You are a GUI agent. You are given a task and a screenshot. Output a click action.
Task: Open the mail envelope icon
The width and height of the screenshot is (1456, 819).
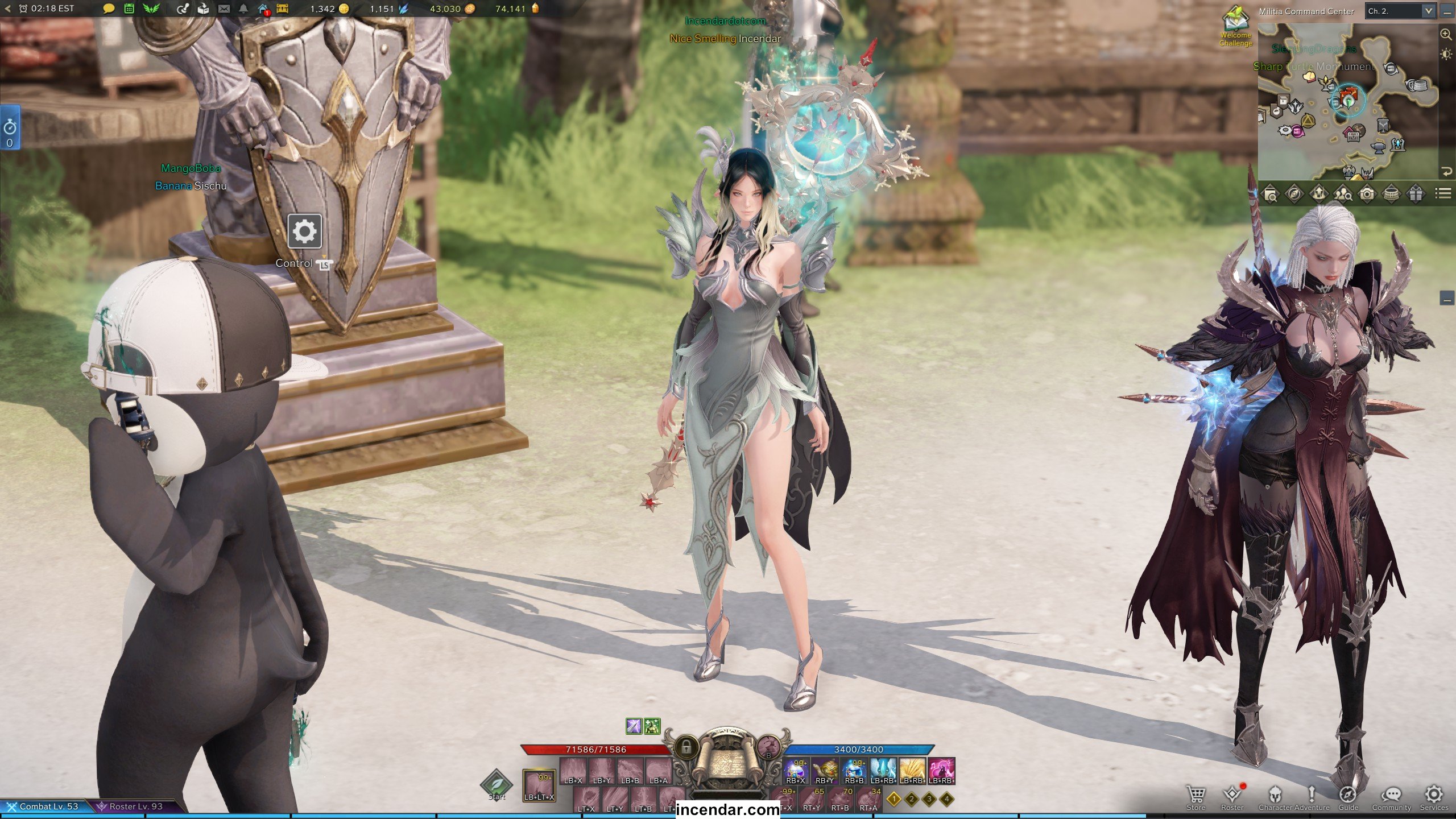[x=224, y=9]
